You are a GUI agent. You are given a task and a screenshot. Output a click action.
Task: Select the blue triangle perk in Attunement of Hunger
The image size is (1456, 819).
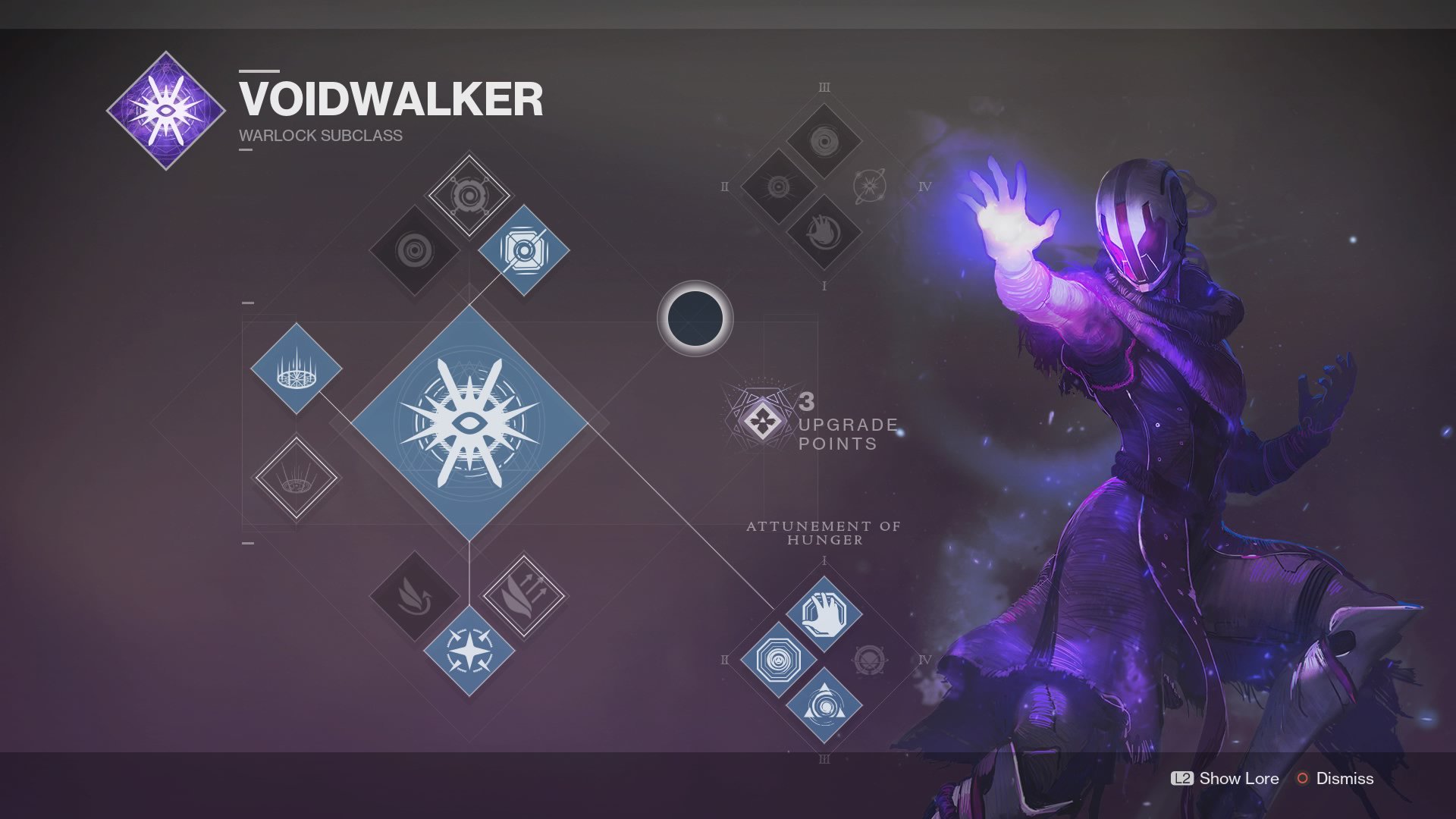pos(824,705)
